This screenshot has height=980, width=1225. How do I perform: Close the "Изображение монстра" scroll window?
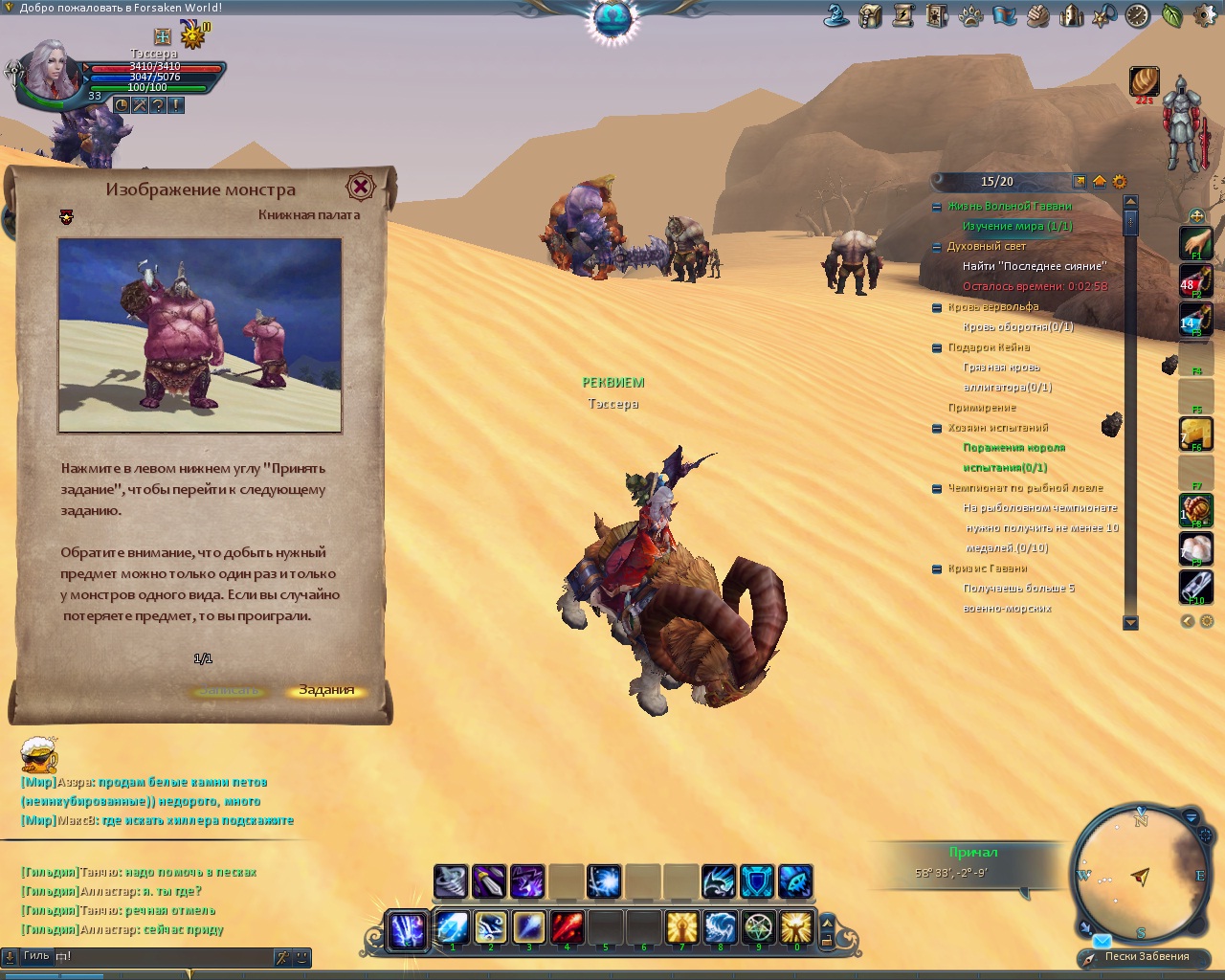tap(360, 187)
